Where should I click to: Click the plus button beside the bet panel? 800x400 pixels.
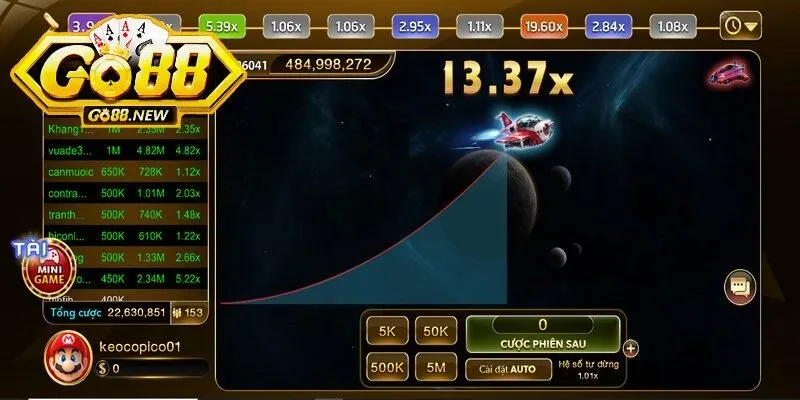(x=630, y=349)
